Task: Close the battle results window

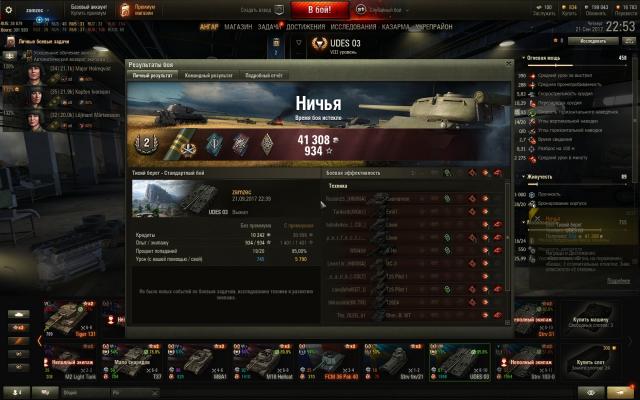Action: (507, 64)
